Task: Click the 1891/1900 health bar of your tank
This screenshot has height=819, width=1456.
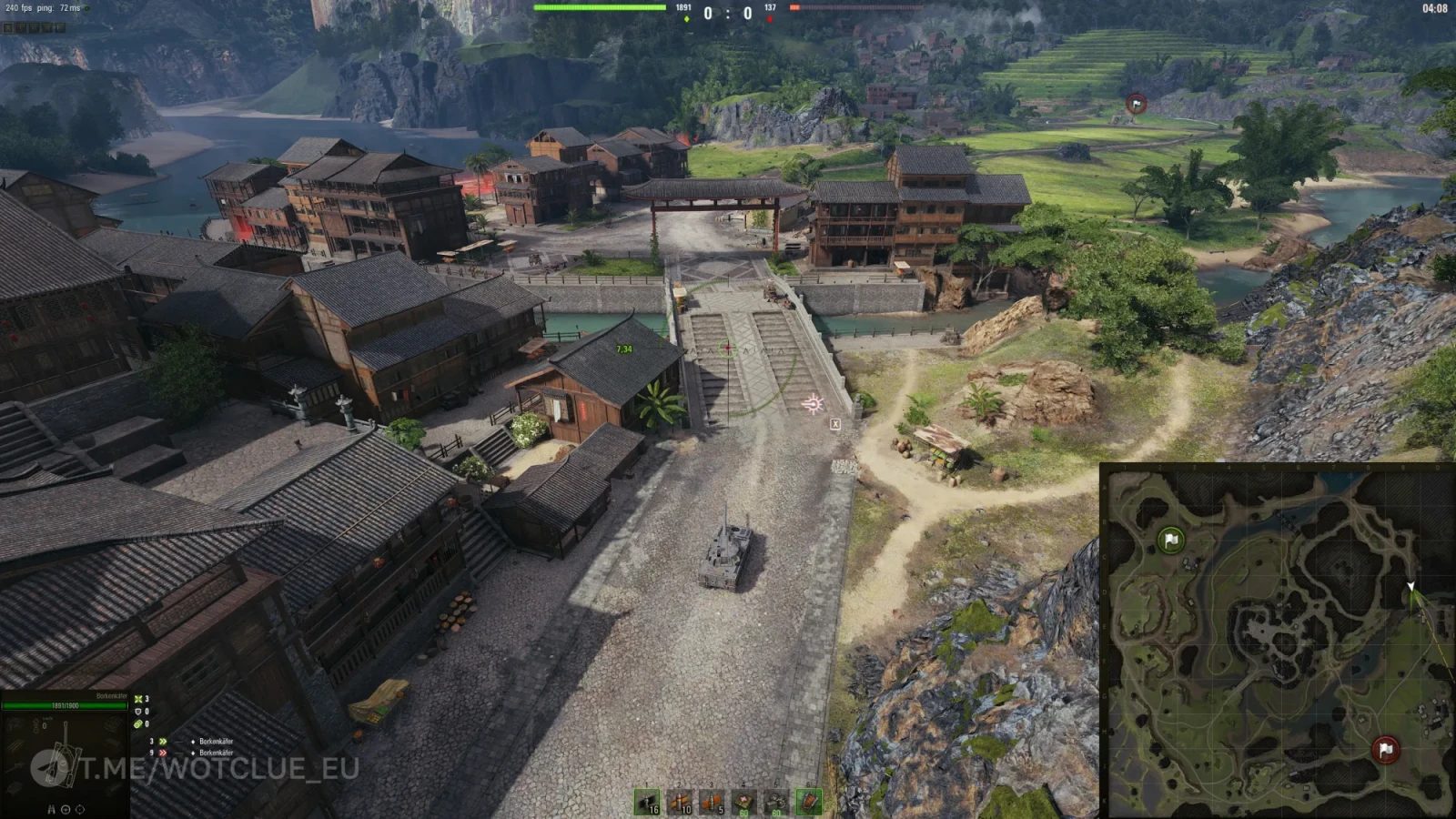Action: coord(64,705)
